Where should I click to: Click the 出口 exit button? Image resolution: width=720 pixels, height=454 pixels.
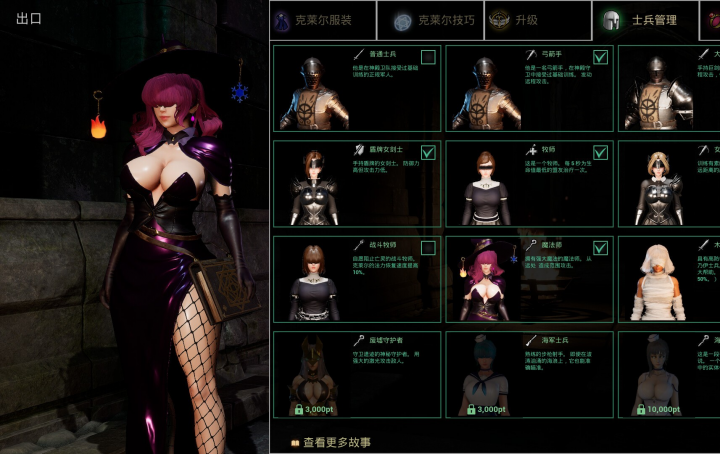pyautogui.click(x=27, y=18)
